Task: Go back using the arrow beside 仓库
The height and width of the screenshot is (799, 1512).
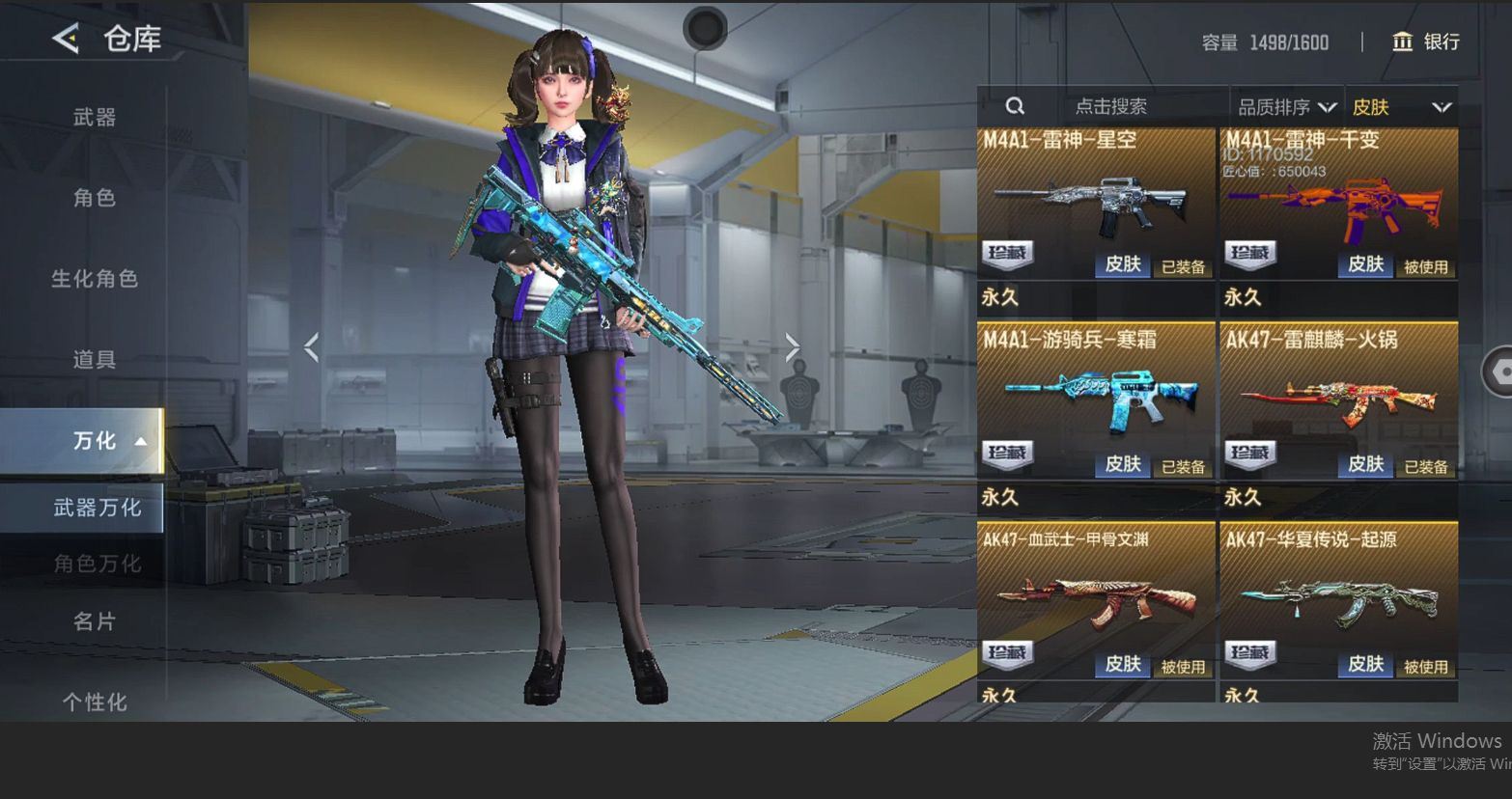Action: pyautogui.click(x=66, y=39)
